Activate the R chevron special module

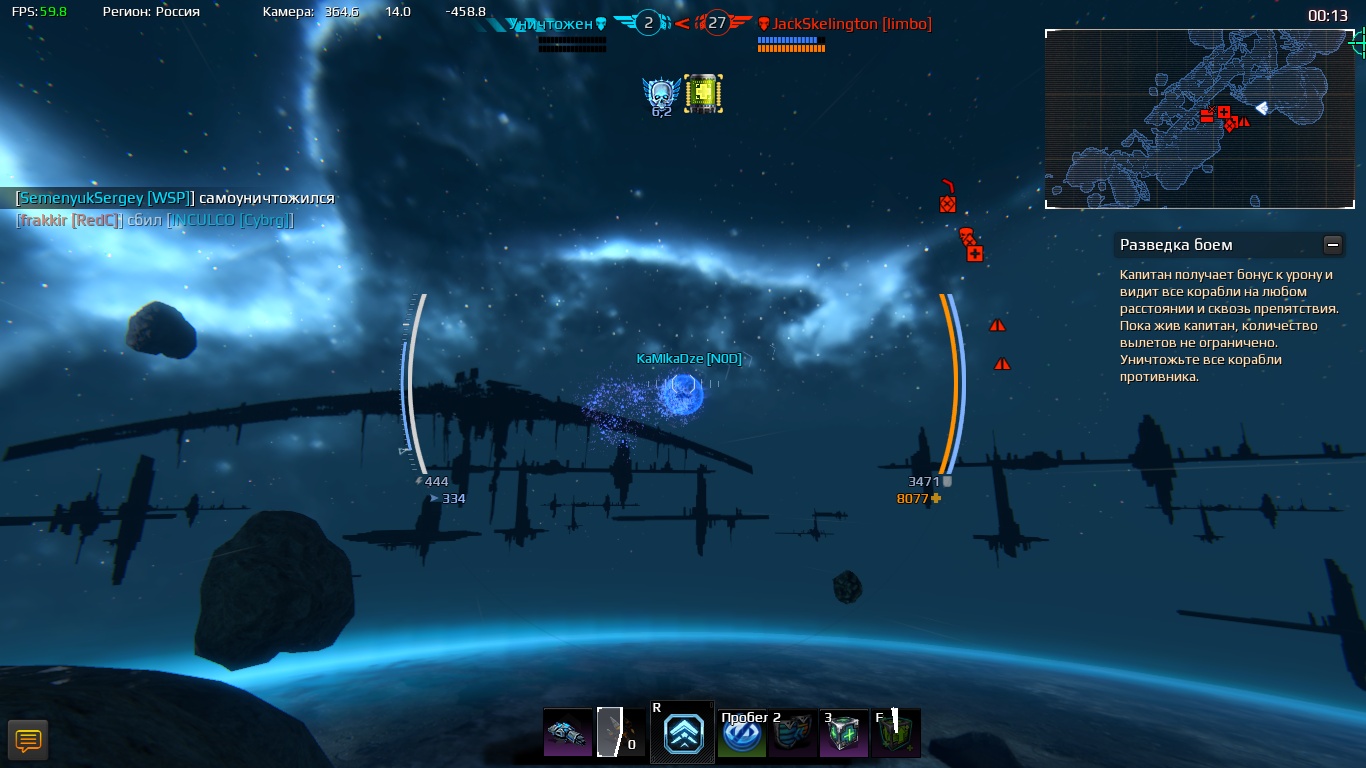683,734
